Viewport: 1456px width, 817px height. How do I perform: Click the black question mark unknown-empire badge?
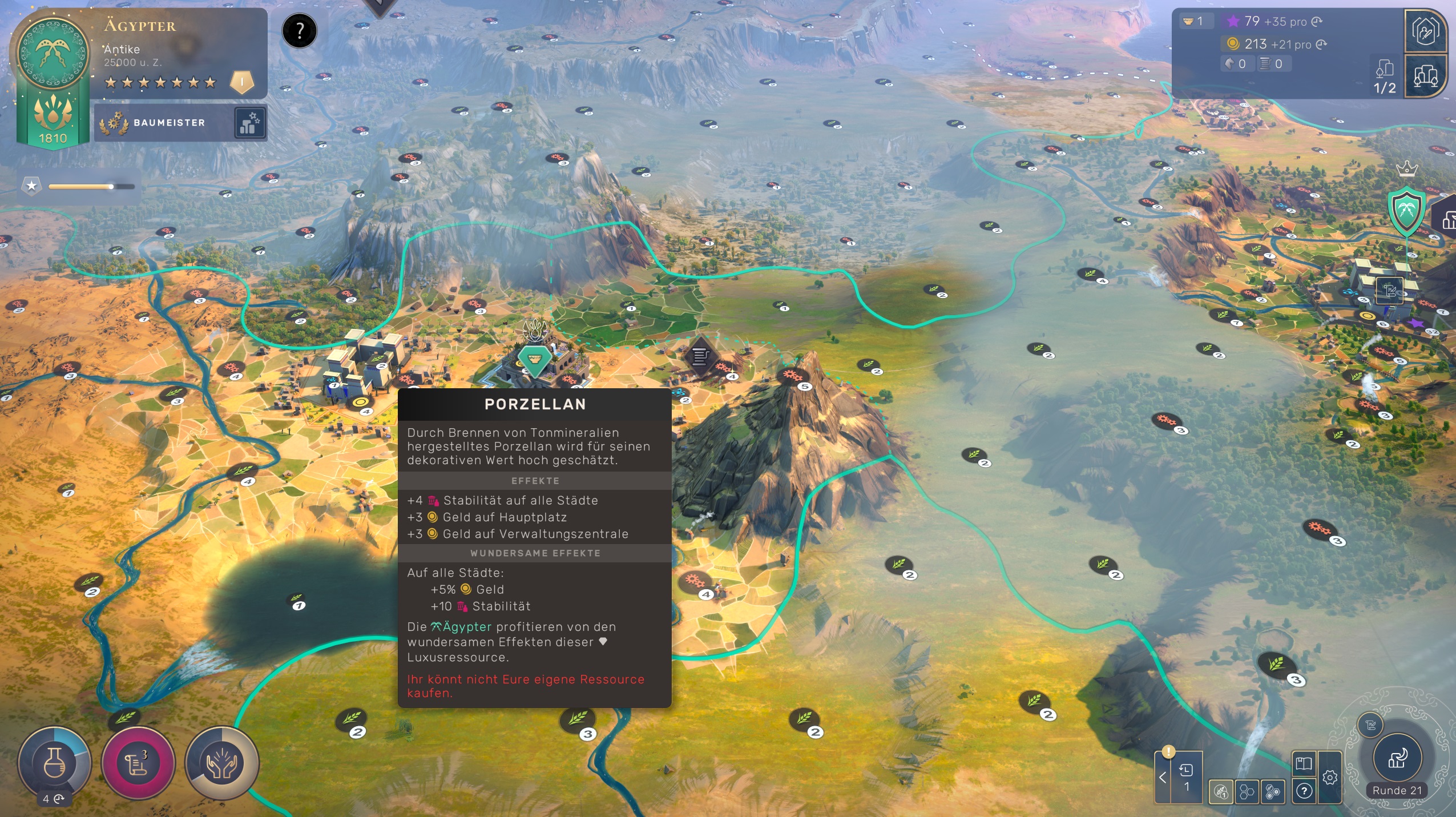pyautogui.click(x=299, y=31)
